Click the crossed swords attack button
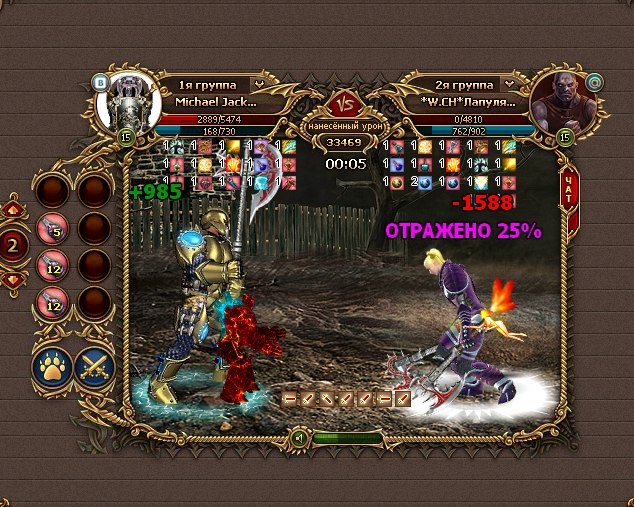 coord(95,366)
